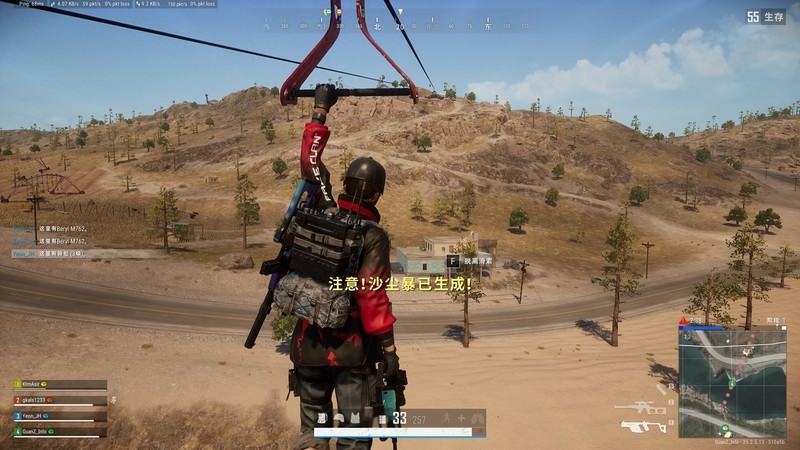
Task: Select the primary rifle weapon slot
Action: [x=641, y=408]
